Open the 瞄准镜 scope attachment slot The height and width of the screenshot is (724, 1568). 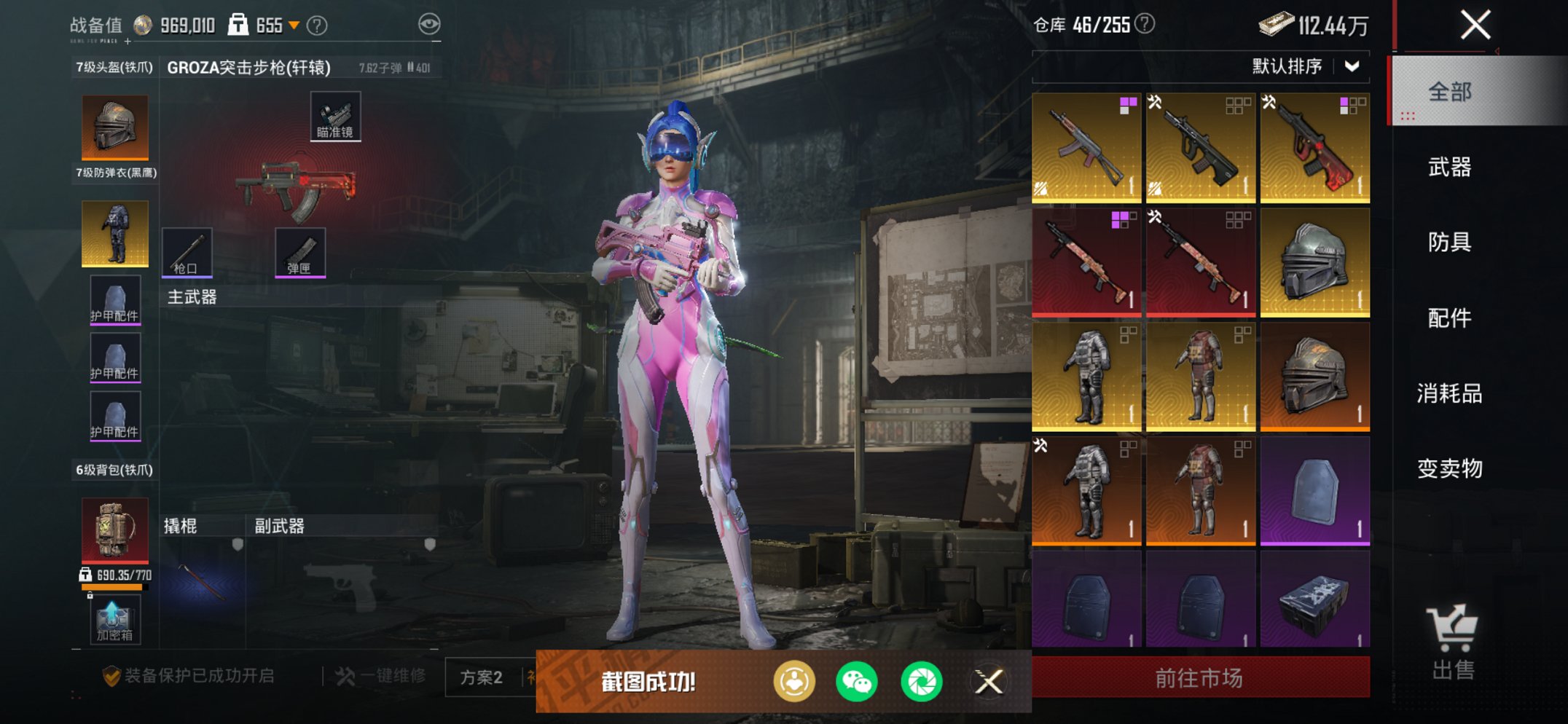coord(335,117)
